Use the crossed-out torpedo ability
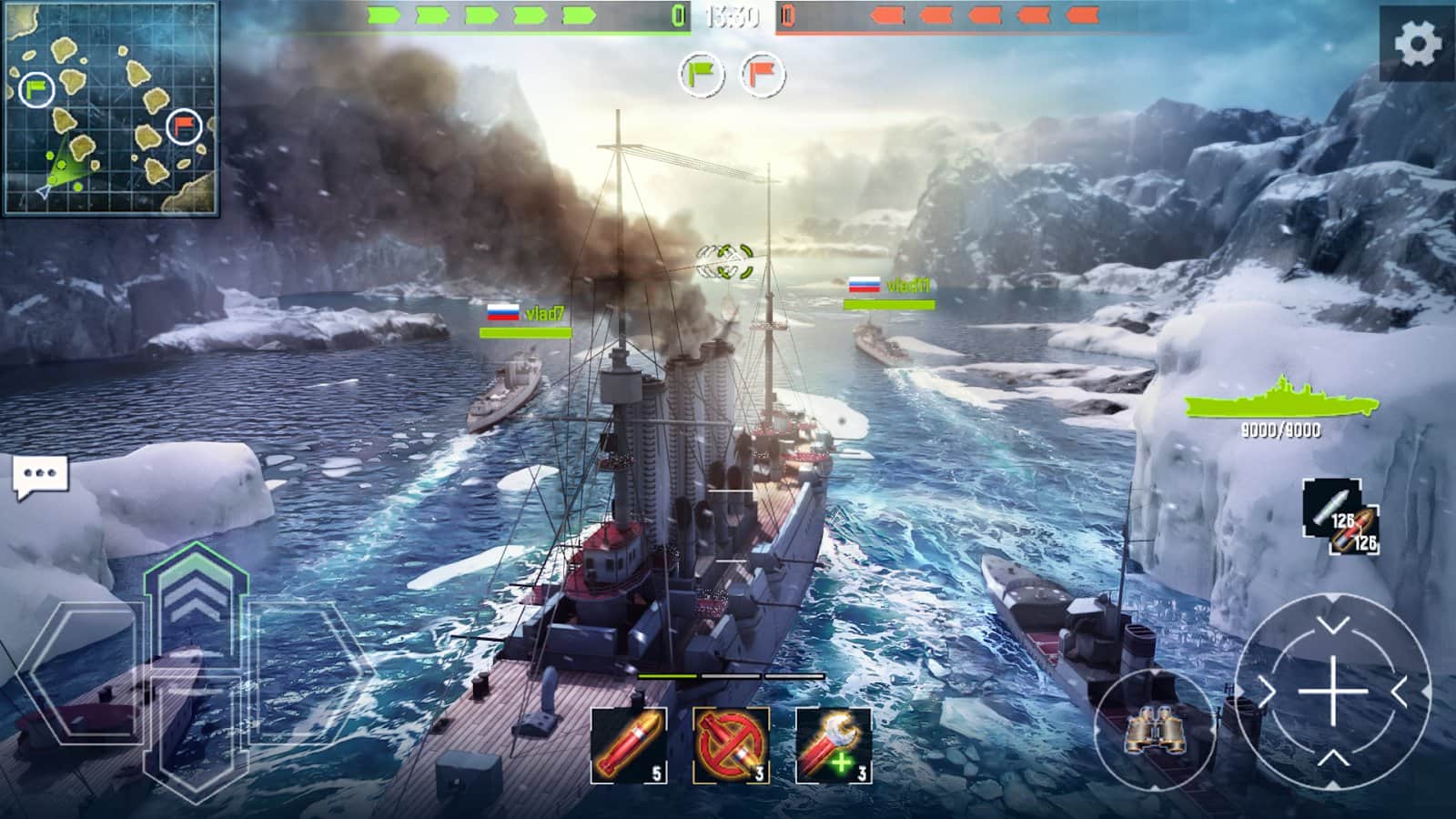The width and height of the screenshot is (1456, 819). coord(731,745)
